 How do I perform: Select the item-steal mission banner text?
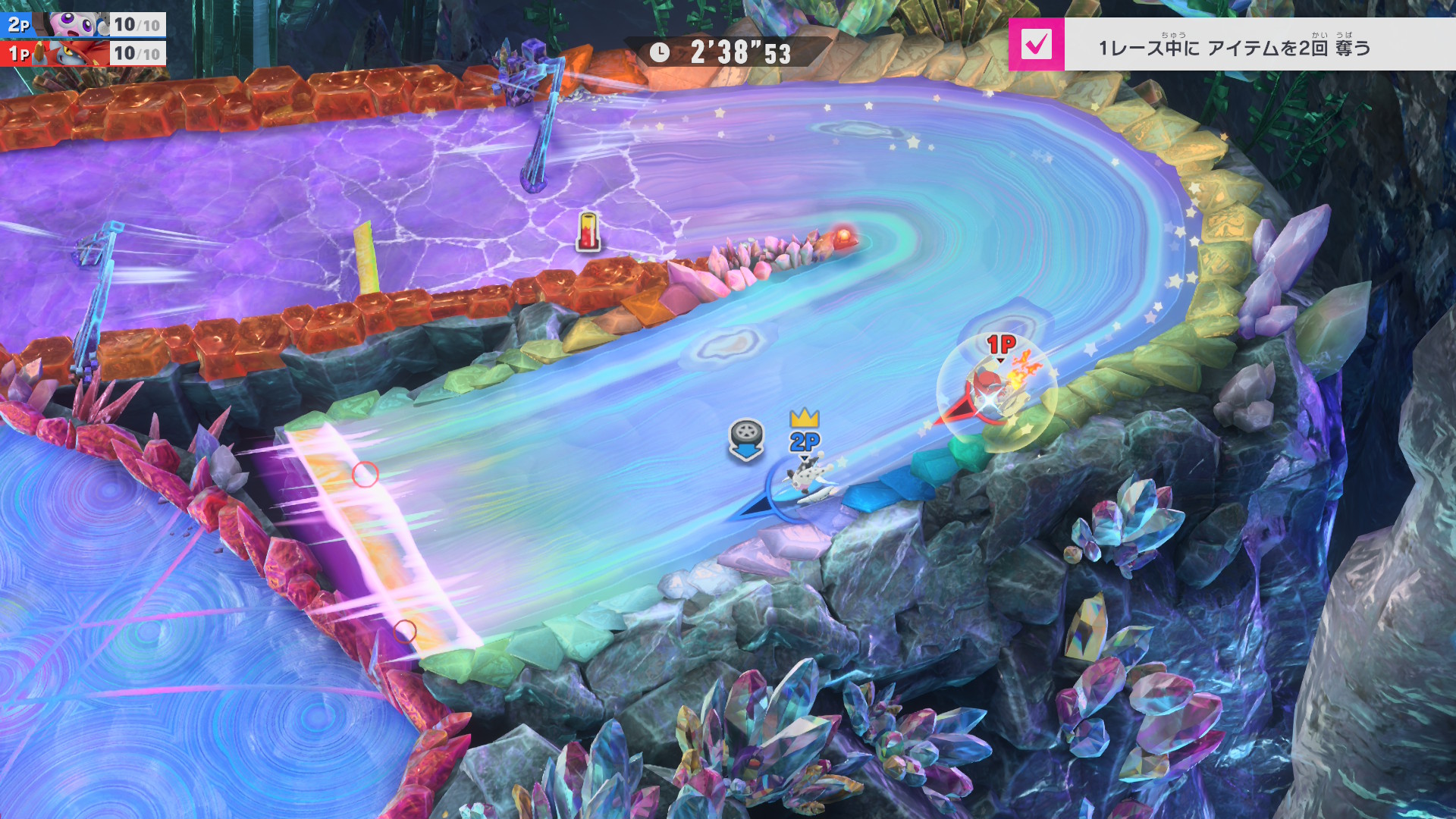[1235, 48]
